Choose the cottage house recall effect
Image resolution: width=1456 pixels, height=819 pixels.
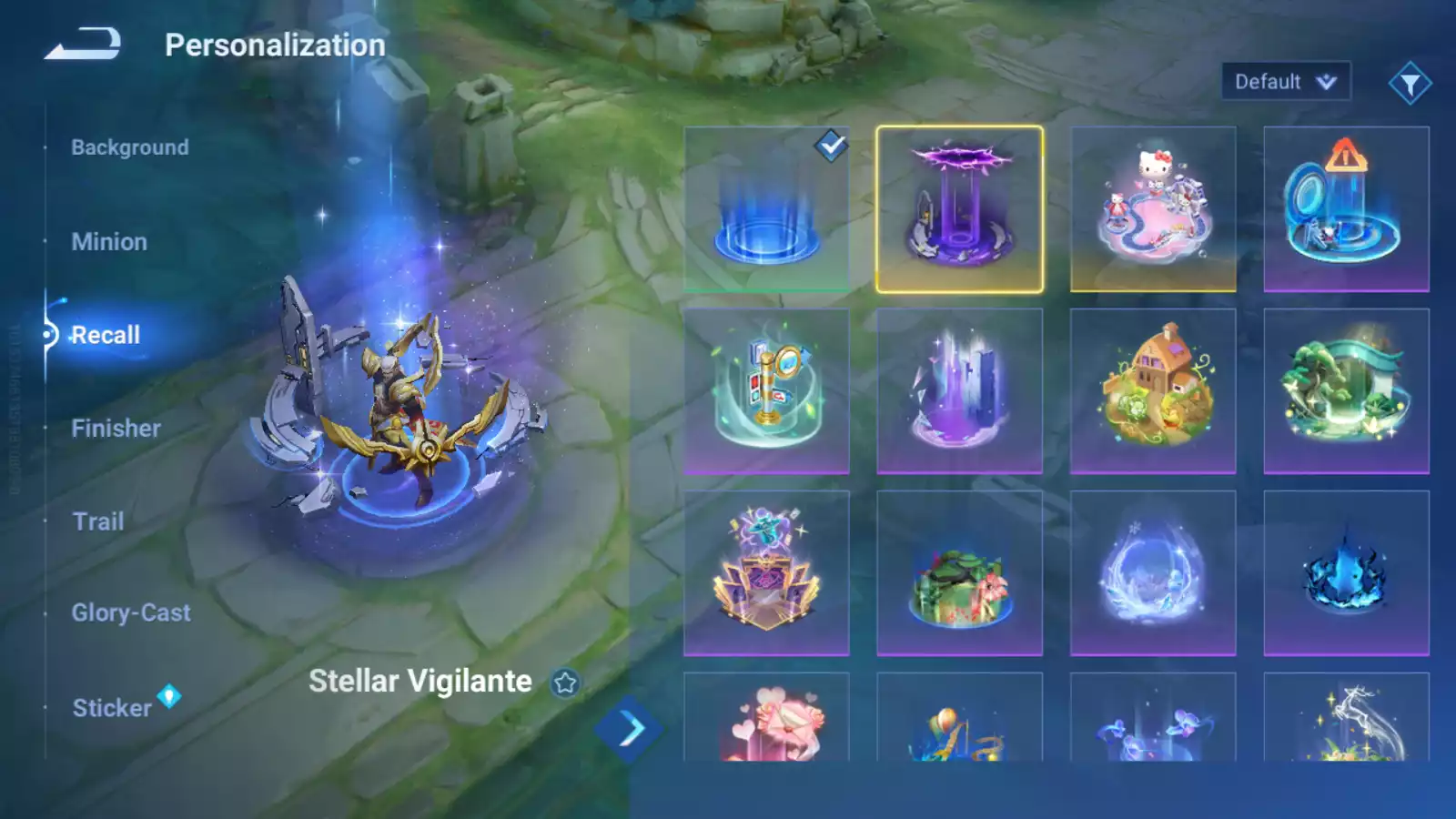pyautogui.click(x=1153, y=389)
